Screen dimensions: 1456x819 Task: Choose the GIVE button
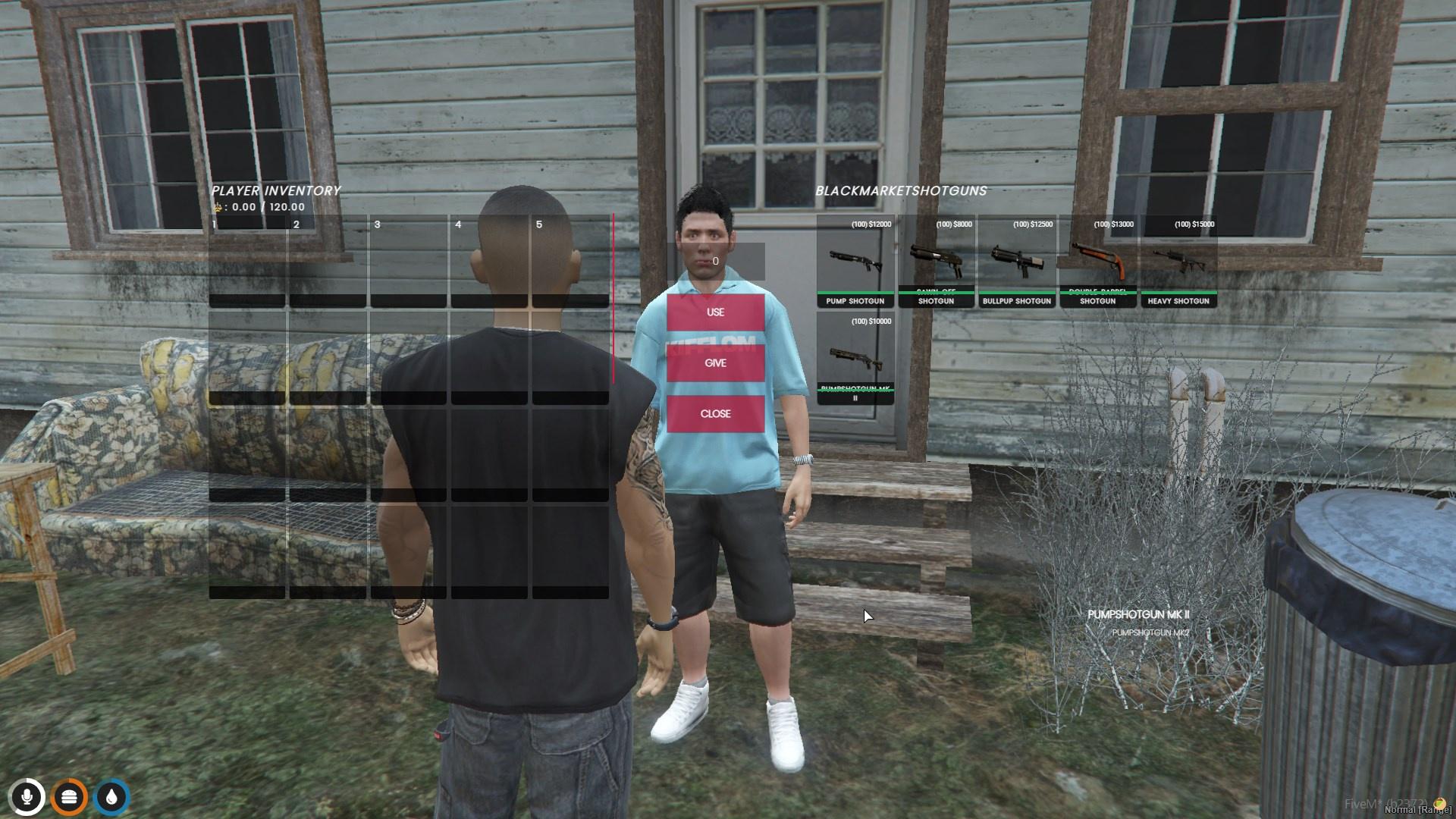click(715, 363)
